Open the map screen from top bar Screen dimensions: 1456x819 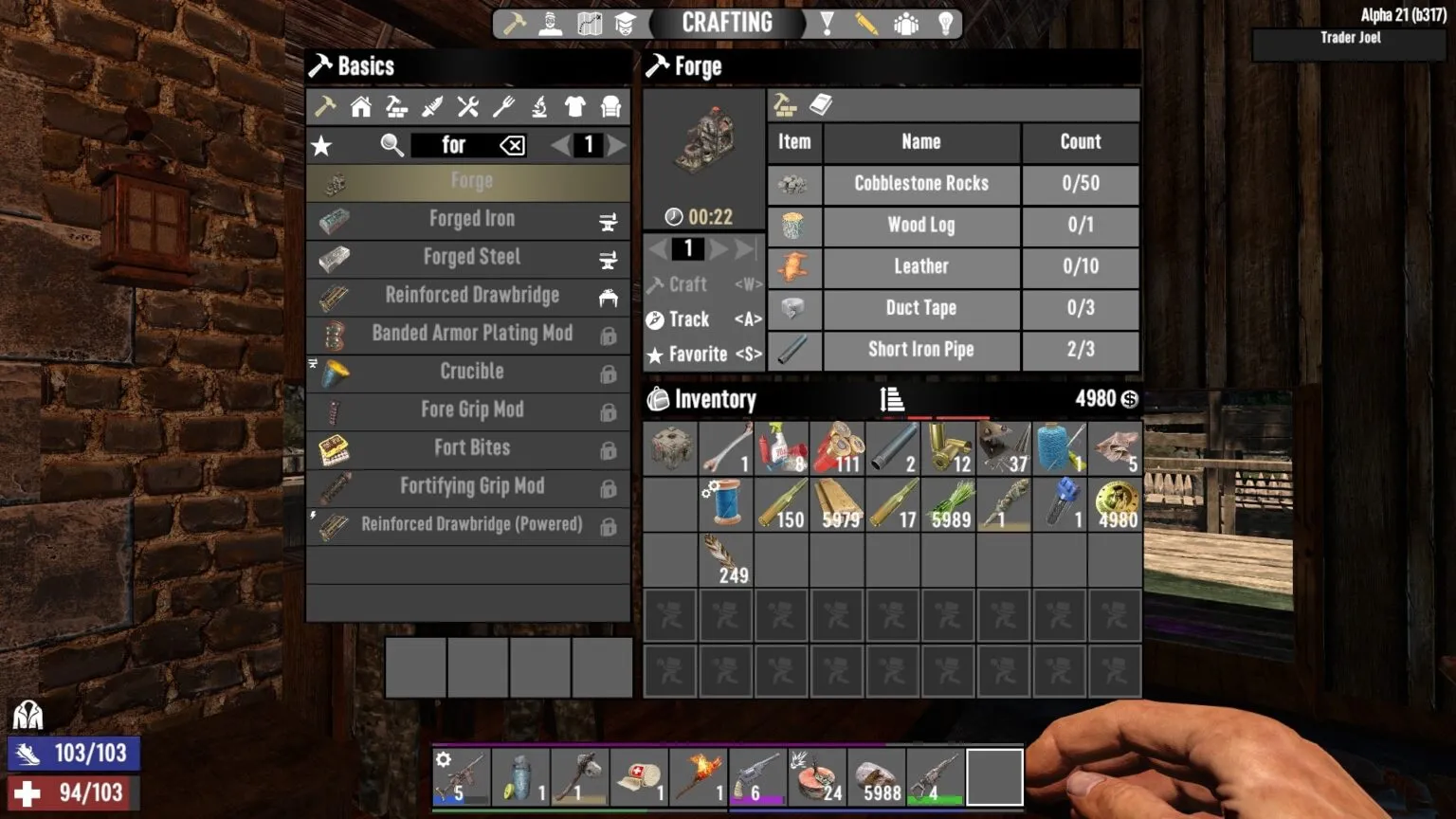[x=590, y=22]
